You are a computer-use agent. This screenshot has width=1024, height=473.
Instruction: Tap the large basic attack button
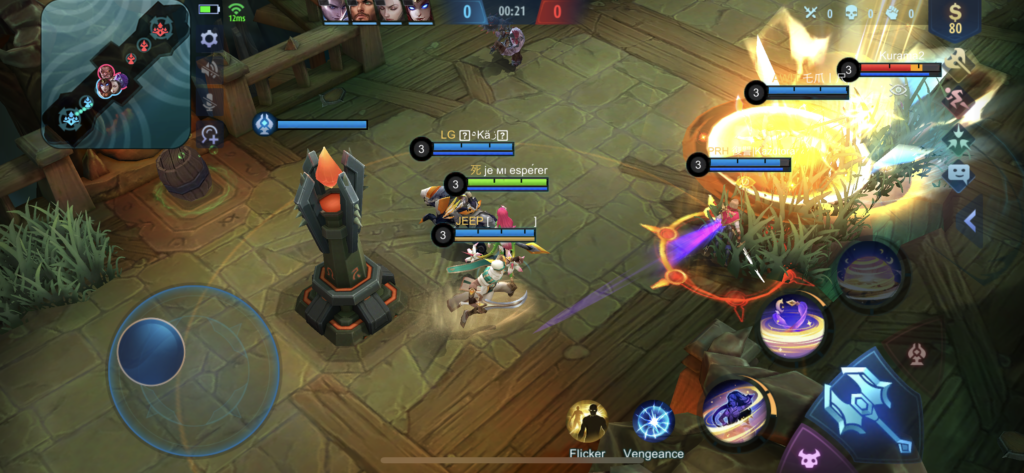point(868,404)
